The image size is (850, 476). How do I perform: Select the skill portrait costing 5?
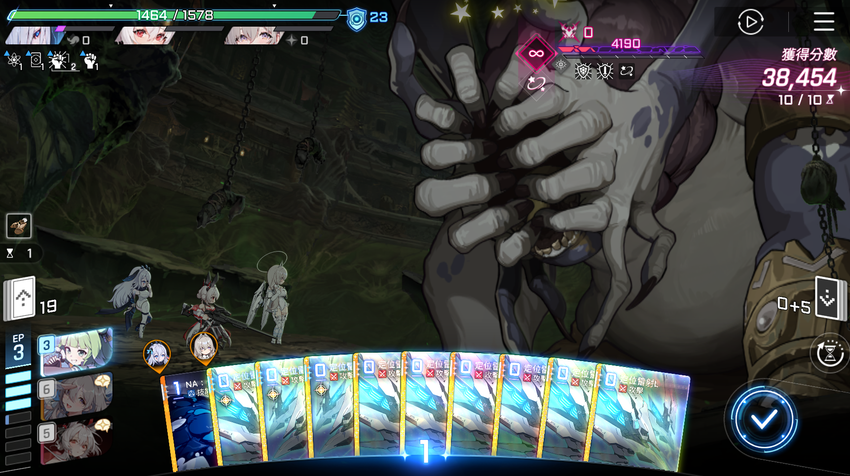[x=75, y=439]
